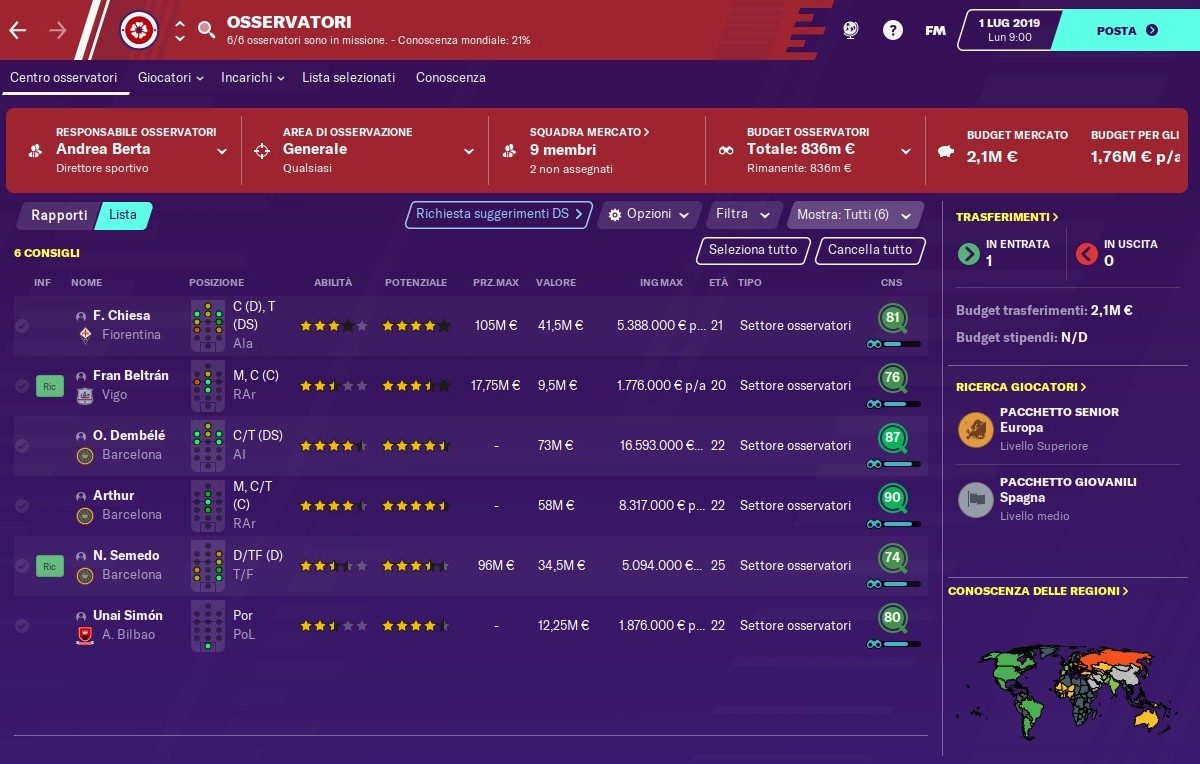Open the Pacchetto Senior Europa package
This screenshot has width=1200, height=764.
(x=1058, y=428)
